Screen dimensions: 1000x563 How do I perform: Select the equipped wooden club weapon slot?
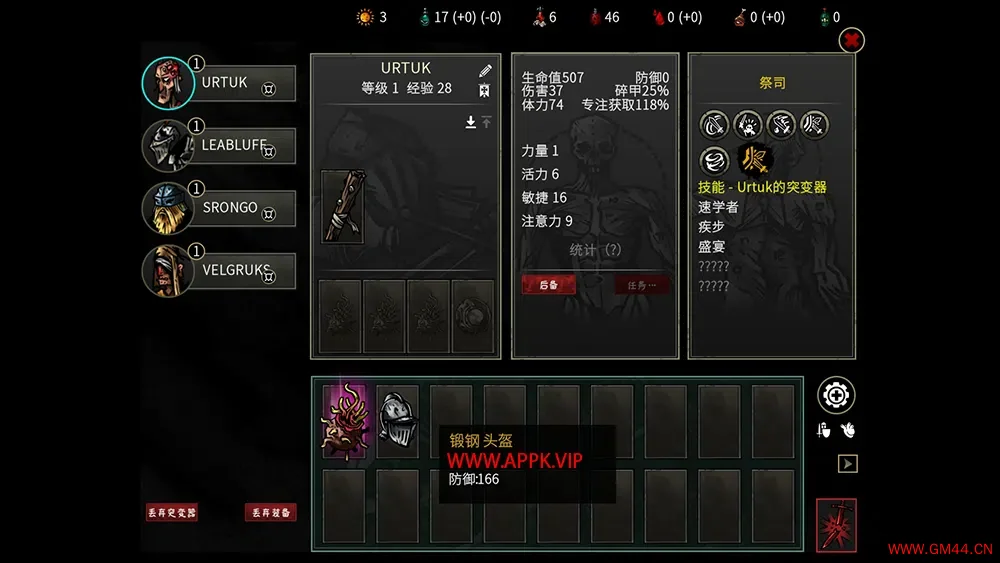(x=340, y=206)
